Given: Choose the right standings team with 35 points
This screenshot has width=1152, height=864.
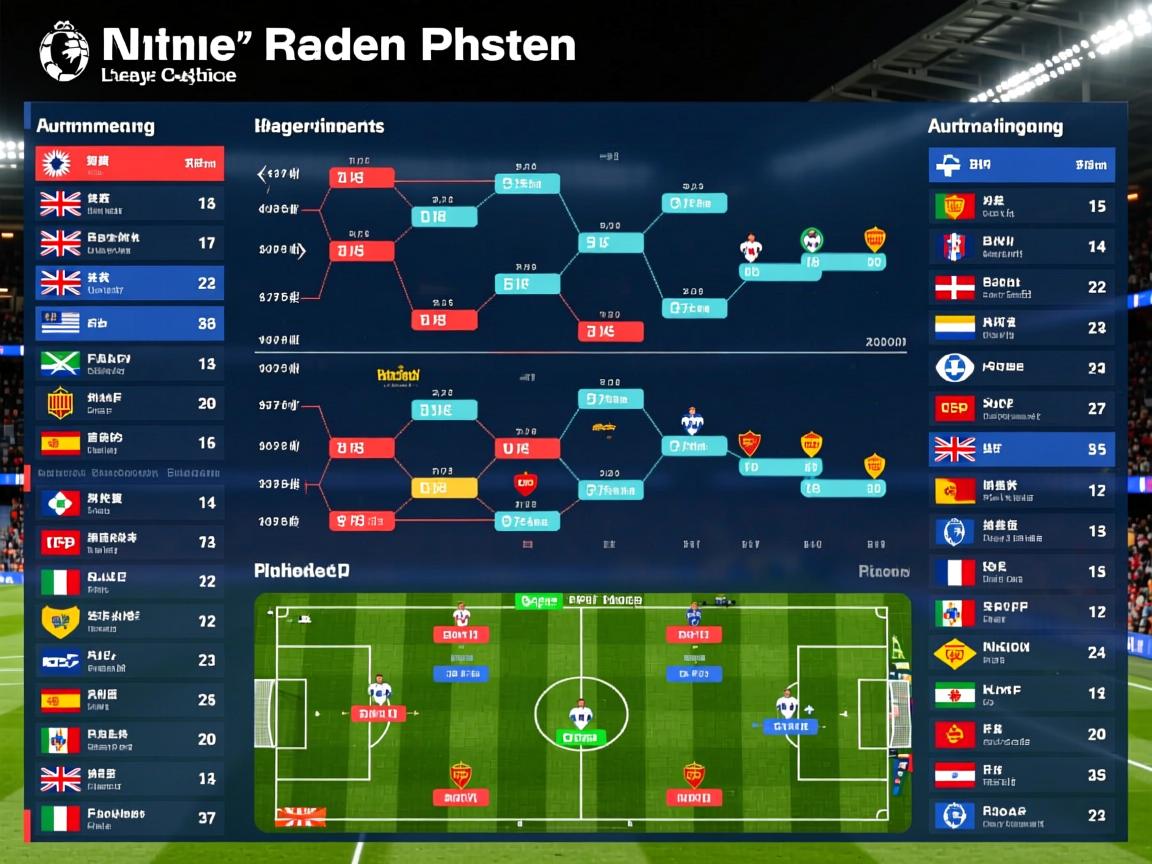Looking at the screenshot, I should (x=1021, y=775).
